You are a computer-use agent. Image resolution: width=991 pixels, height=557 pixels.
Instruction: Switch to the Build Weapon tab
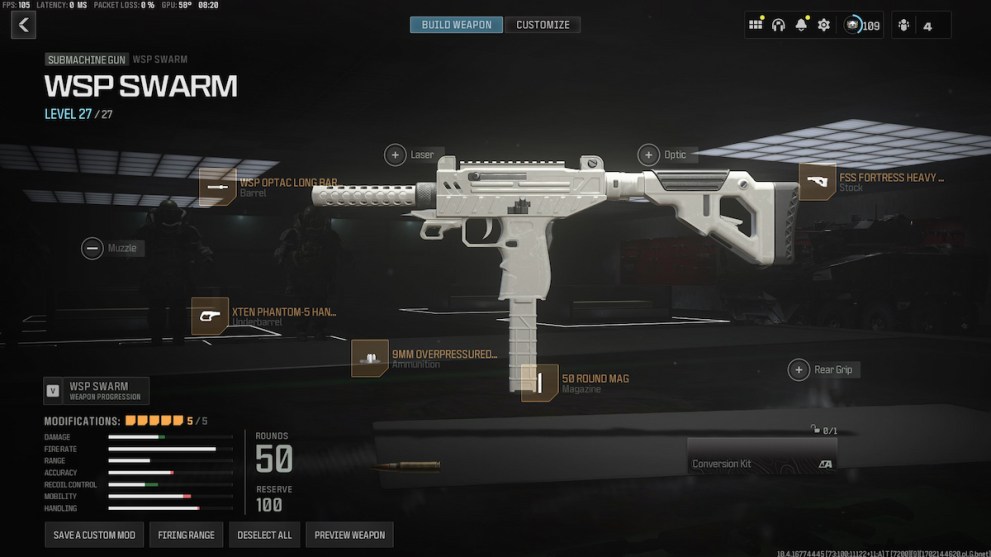pyautogui.click(x=457, y=25)
